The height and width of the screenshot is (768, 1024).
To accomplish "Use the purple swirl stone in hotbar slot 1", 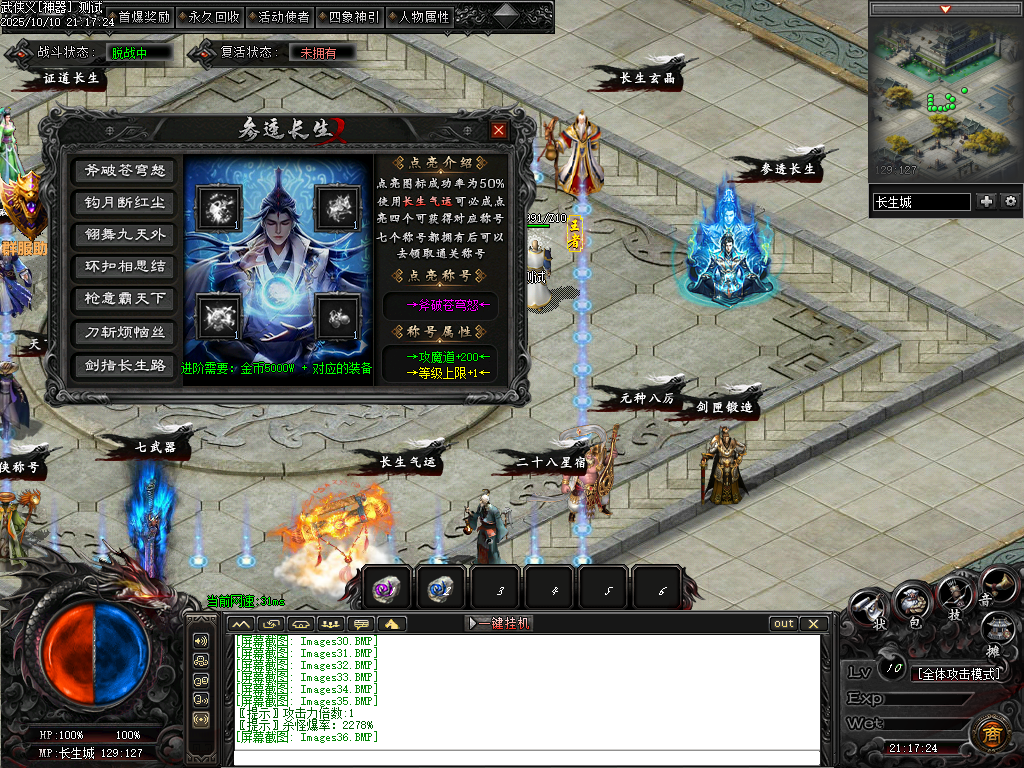I will [x=387, y=589].
